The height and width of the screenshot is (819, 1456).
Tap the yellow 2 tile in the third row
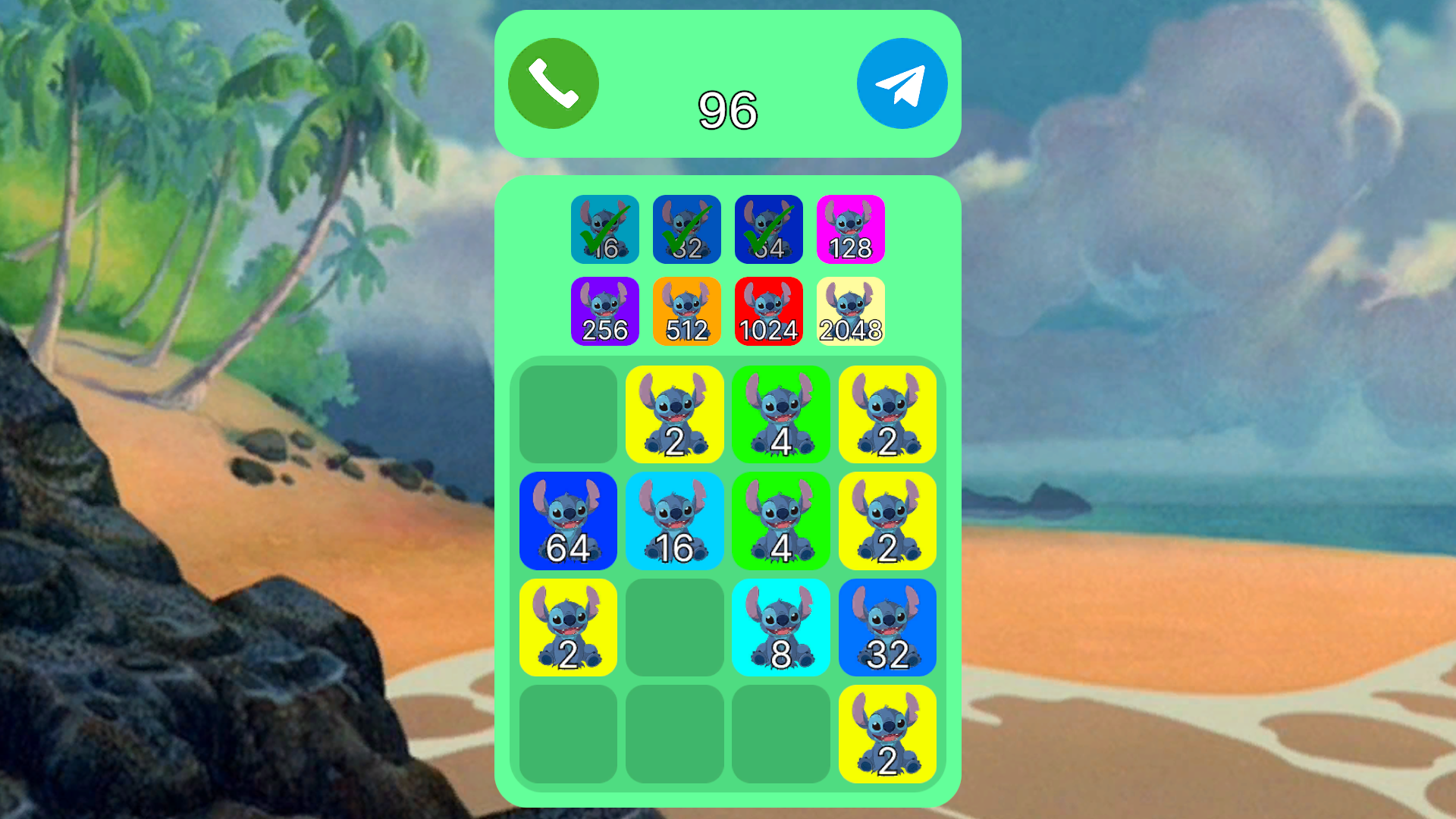(568, 629)
